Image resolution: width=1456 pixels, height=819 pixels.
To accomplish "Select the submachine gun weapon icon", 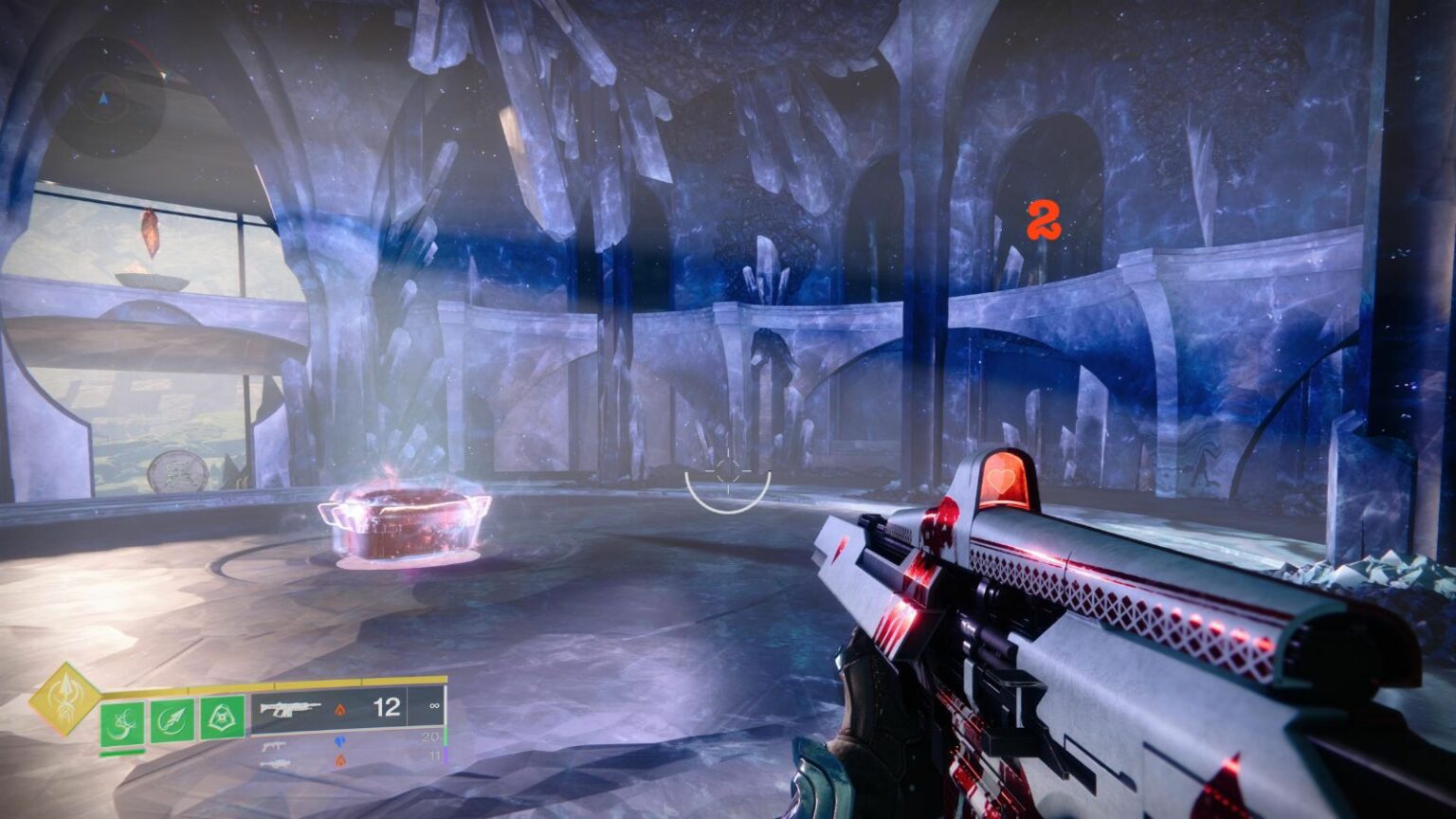I will 275,747.
